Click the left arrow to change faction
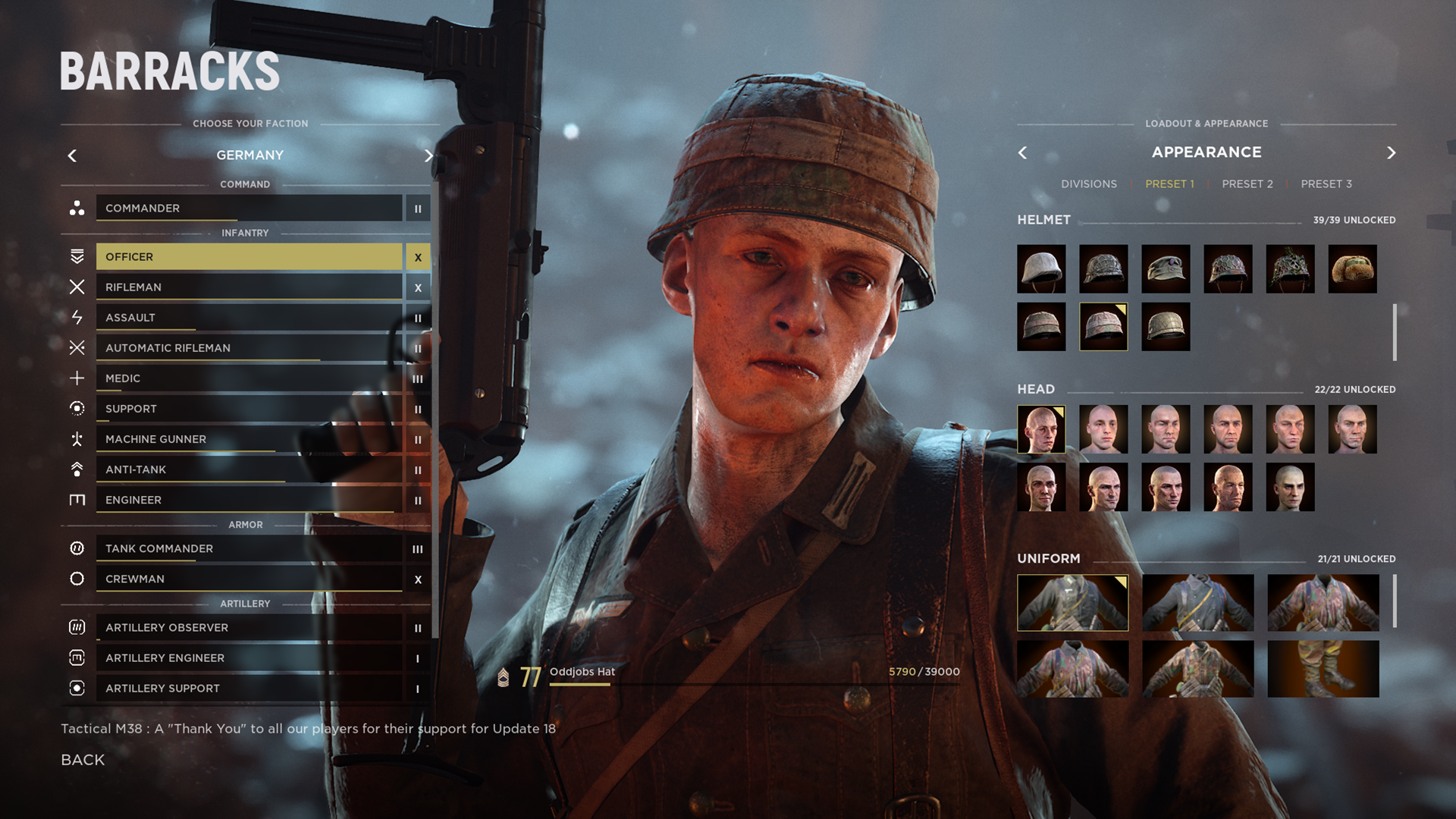The width and height of the screenshot is (1456, 819). (72, 155)
